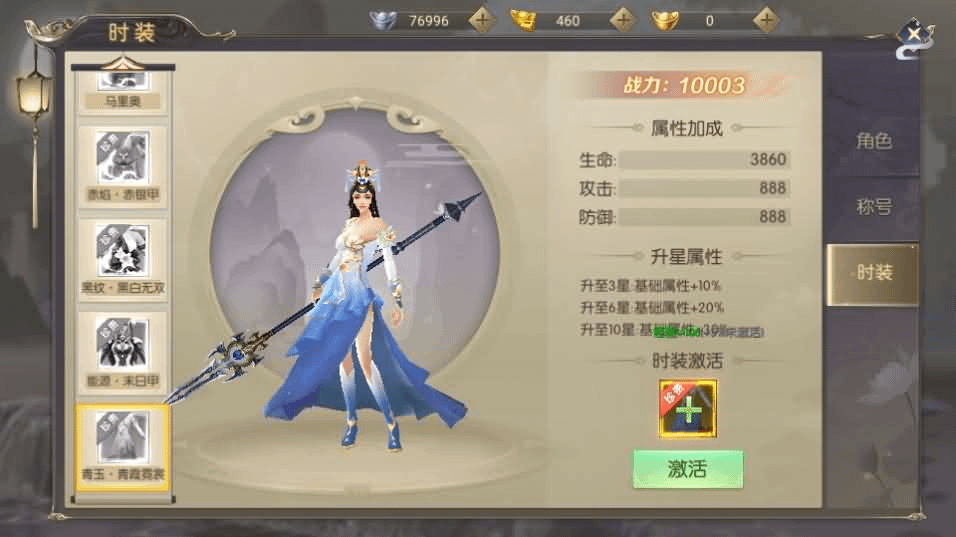
Task: Add gold ingots via plus button beside 460
Action: point(623,20)
